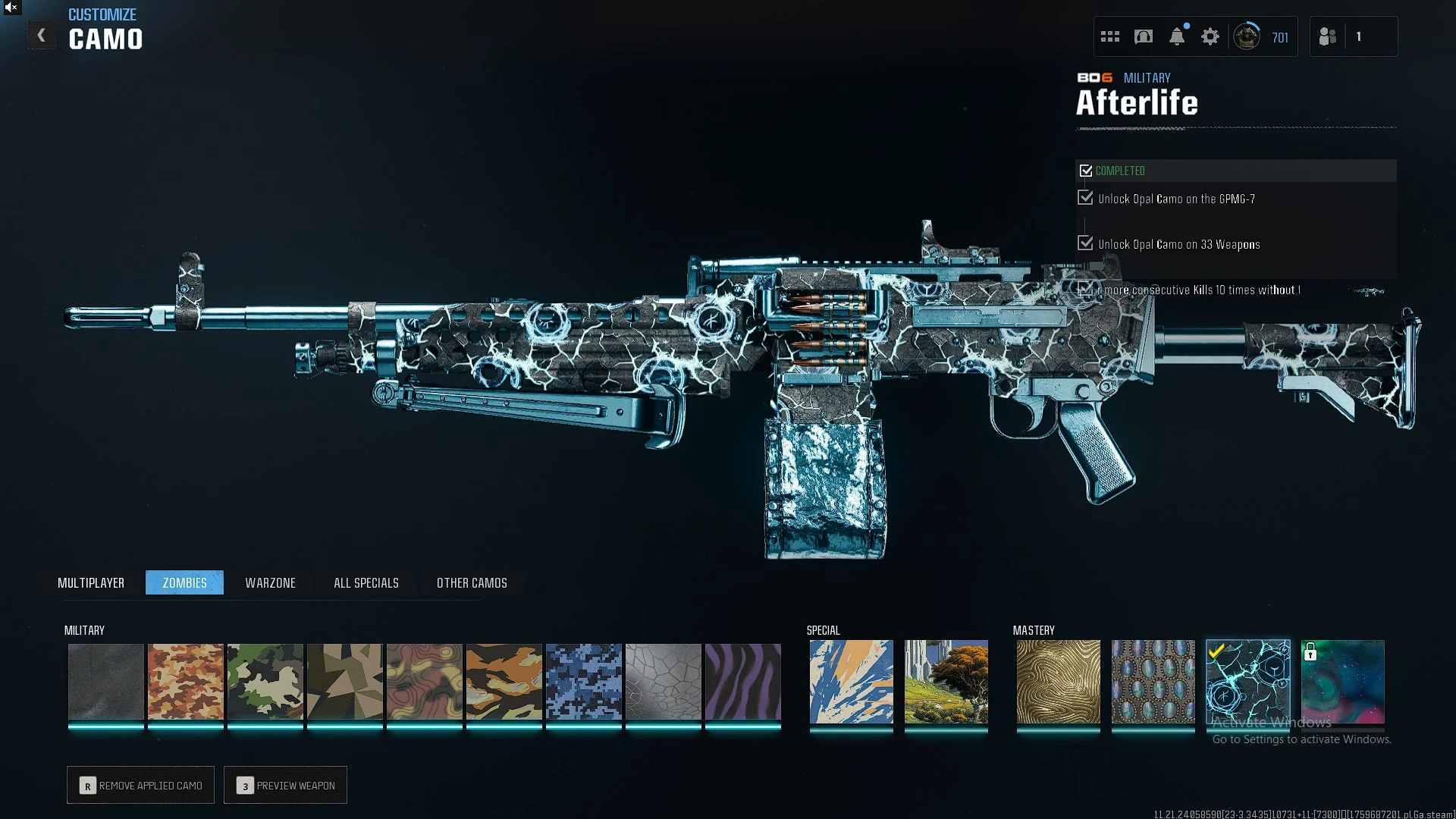The image size is (1456, 819).
Task: Choose the orange woodland camo swatch
Action: pos(186,682)
